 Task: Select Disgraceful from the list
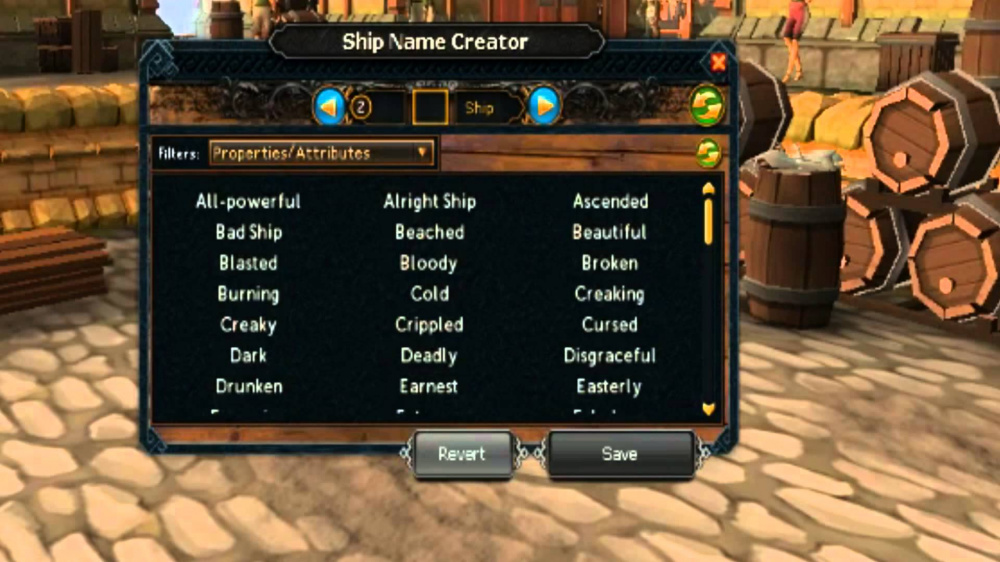pos(610,355)
